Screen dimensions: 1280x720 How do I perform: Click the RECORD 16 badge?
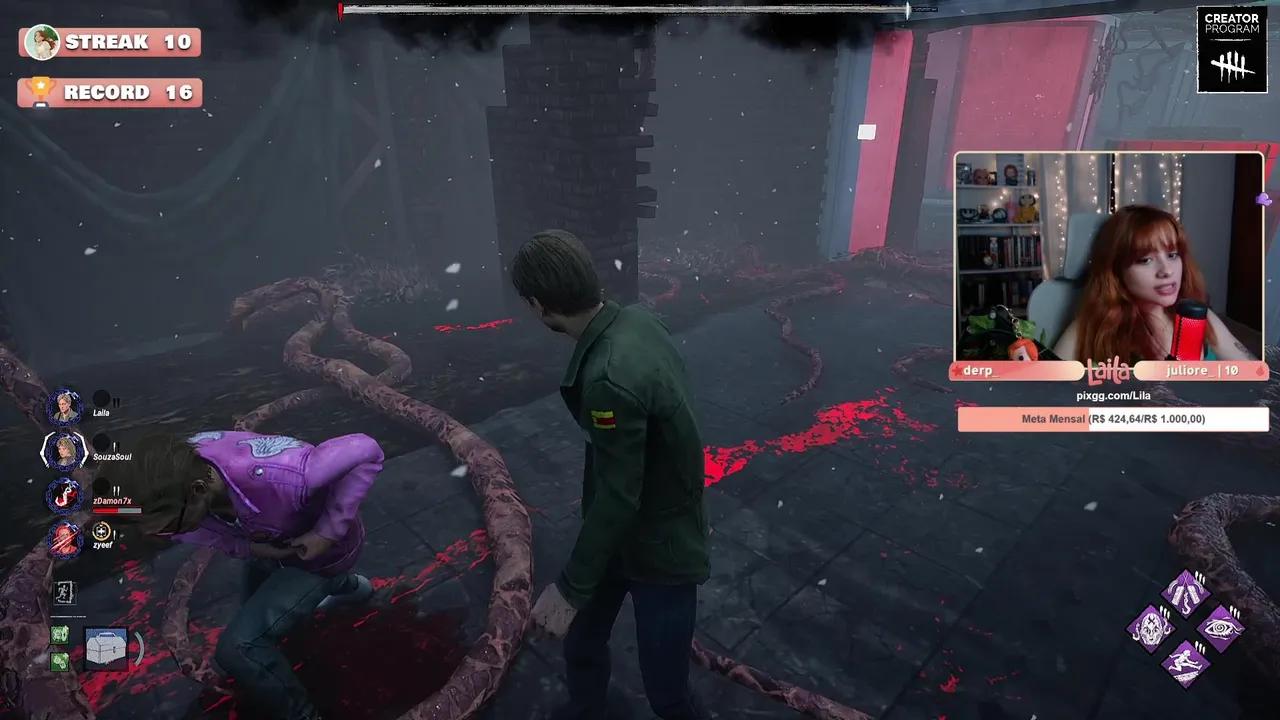pos(110,92)
